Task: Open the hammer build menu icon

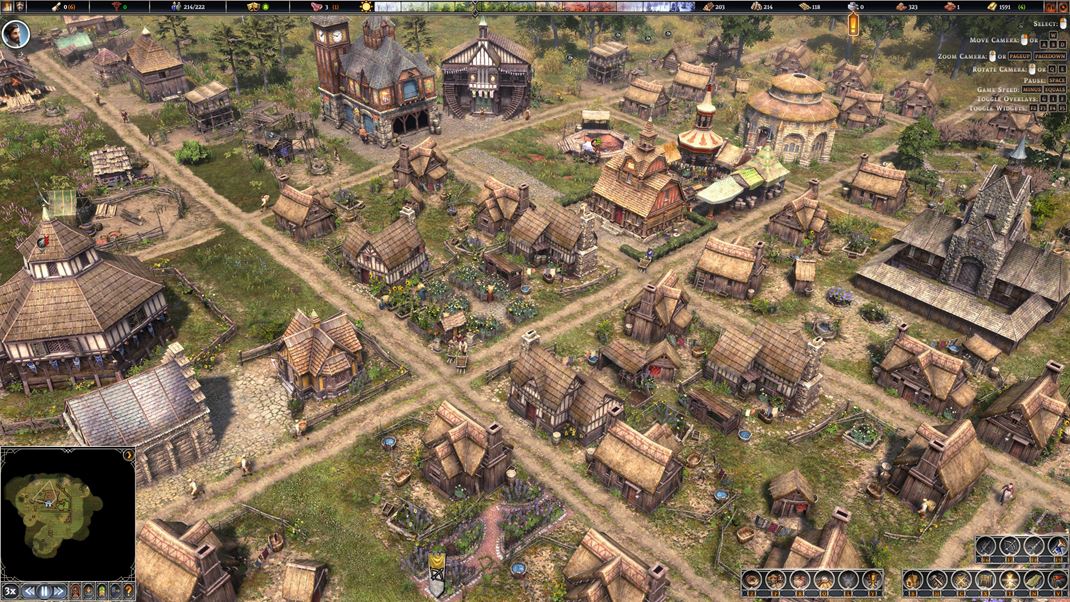Action: point(936,579)
